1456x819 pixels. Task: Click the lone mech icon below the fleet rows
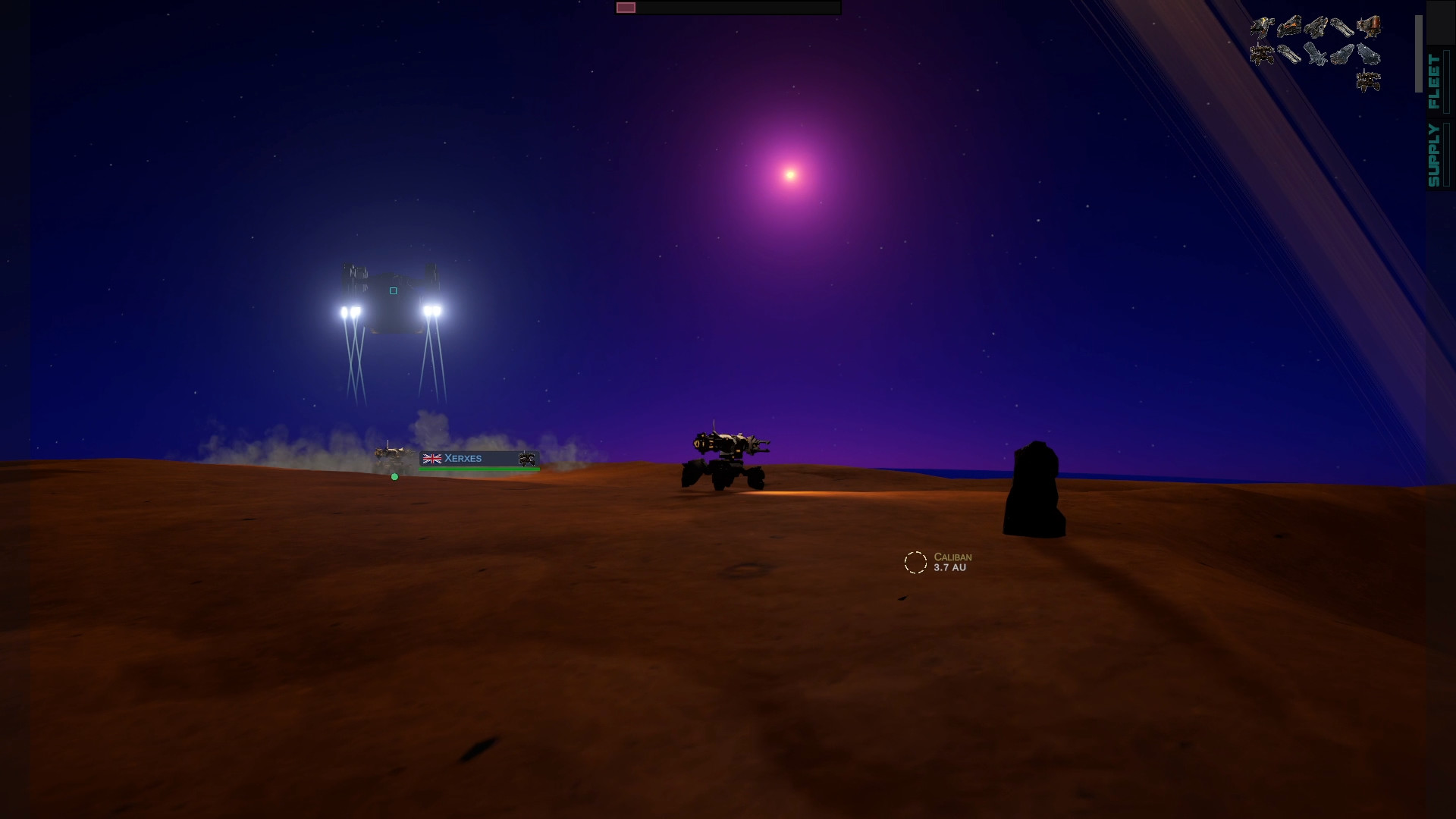coord(1369,80)
